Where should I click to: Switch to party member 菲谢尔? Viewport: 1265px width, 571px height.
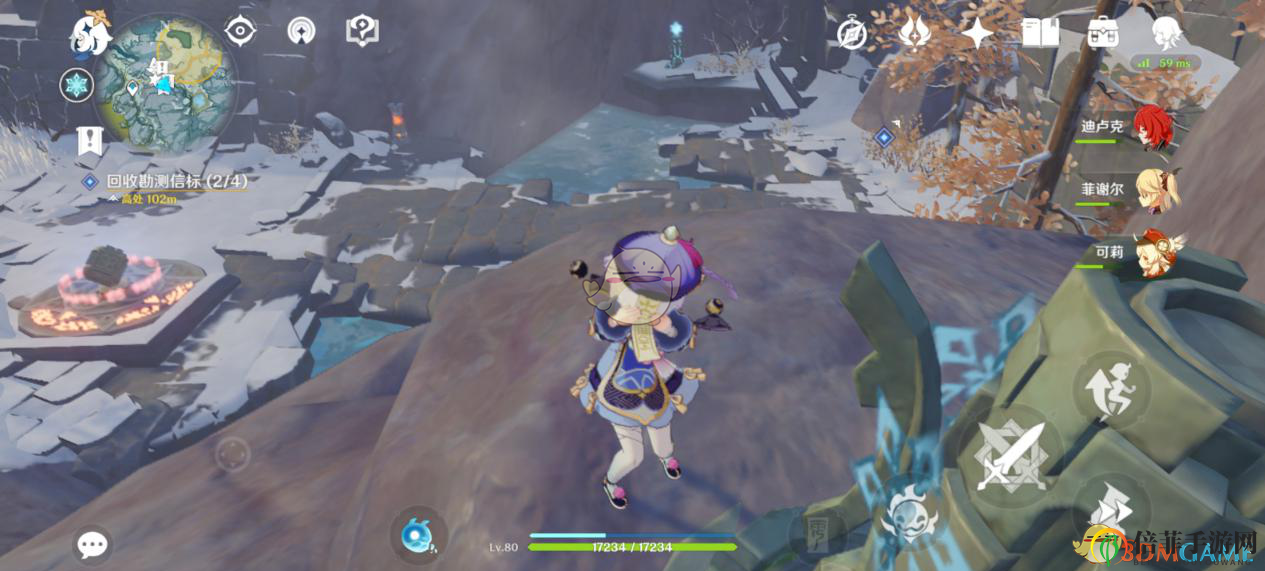coord(1157,189)
